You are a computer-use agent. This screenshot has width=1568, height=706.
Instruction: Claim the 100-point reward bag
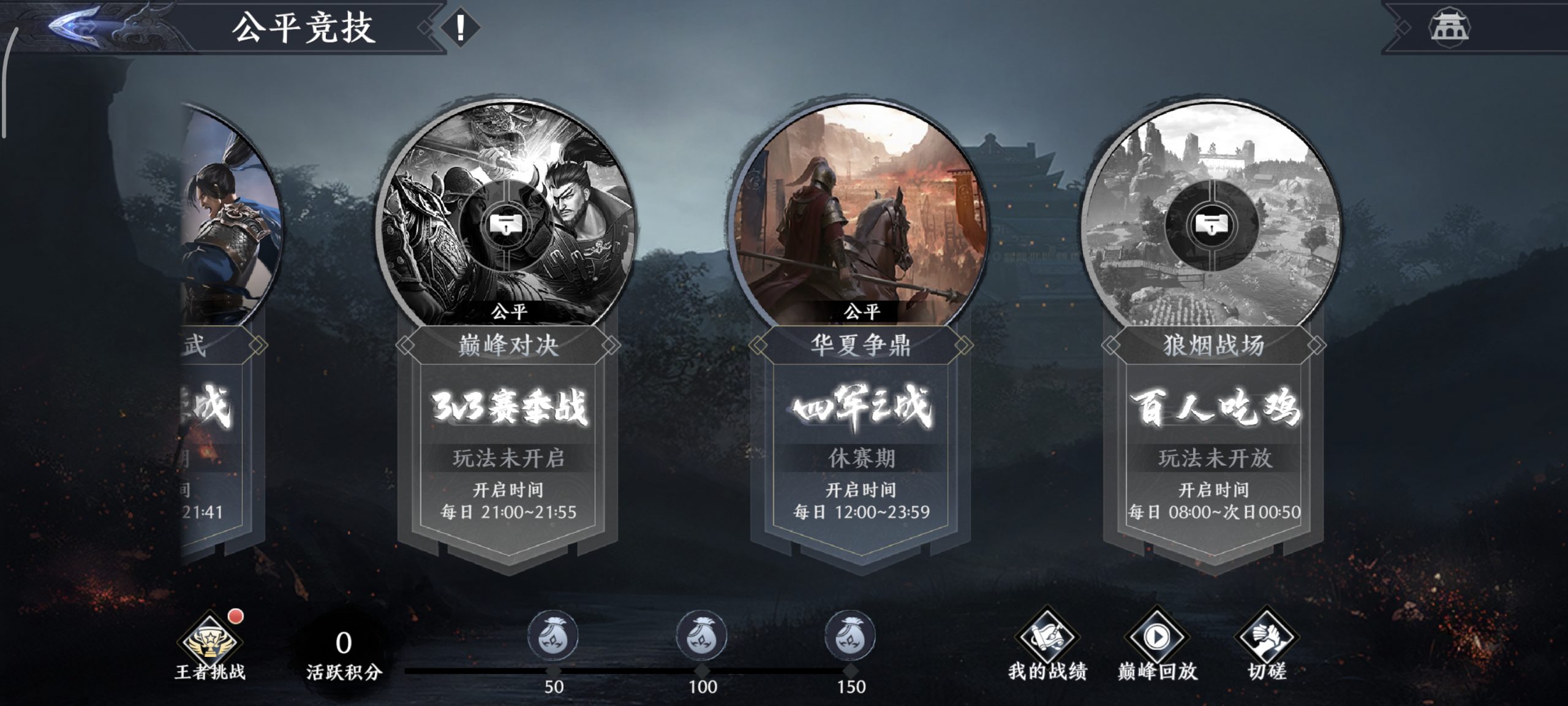tap(702, 636)
